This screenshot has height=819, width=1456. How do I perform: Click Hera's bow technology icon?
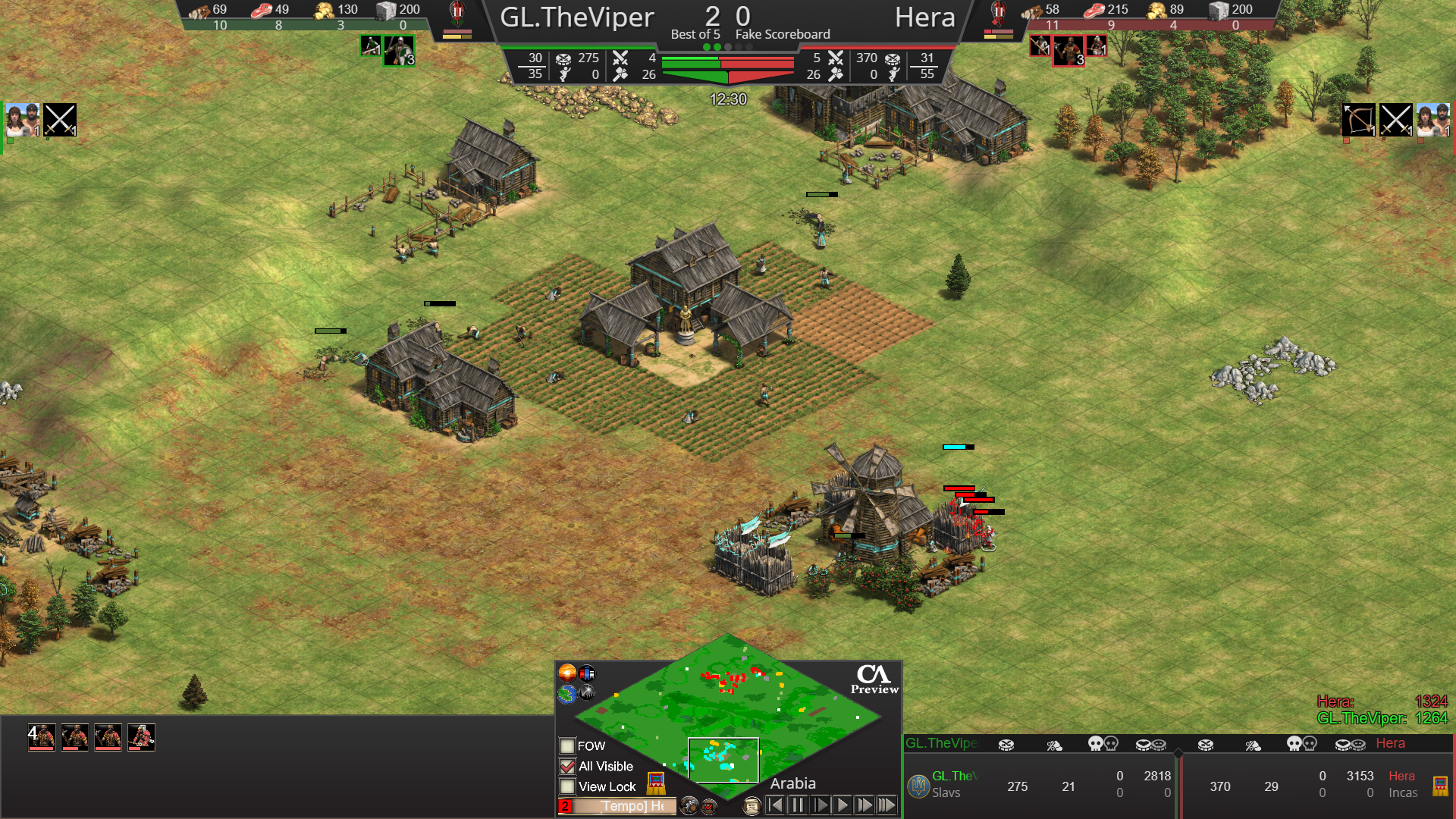click(x=1357, y=120)
